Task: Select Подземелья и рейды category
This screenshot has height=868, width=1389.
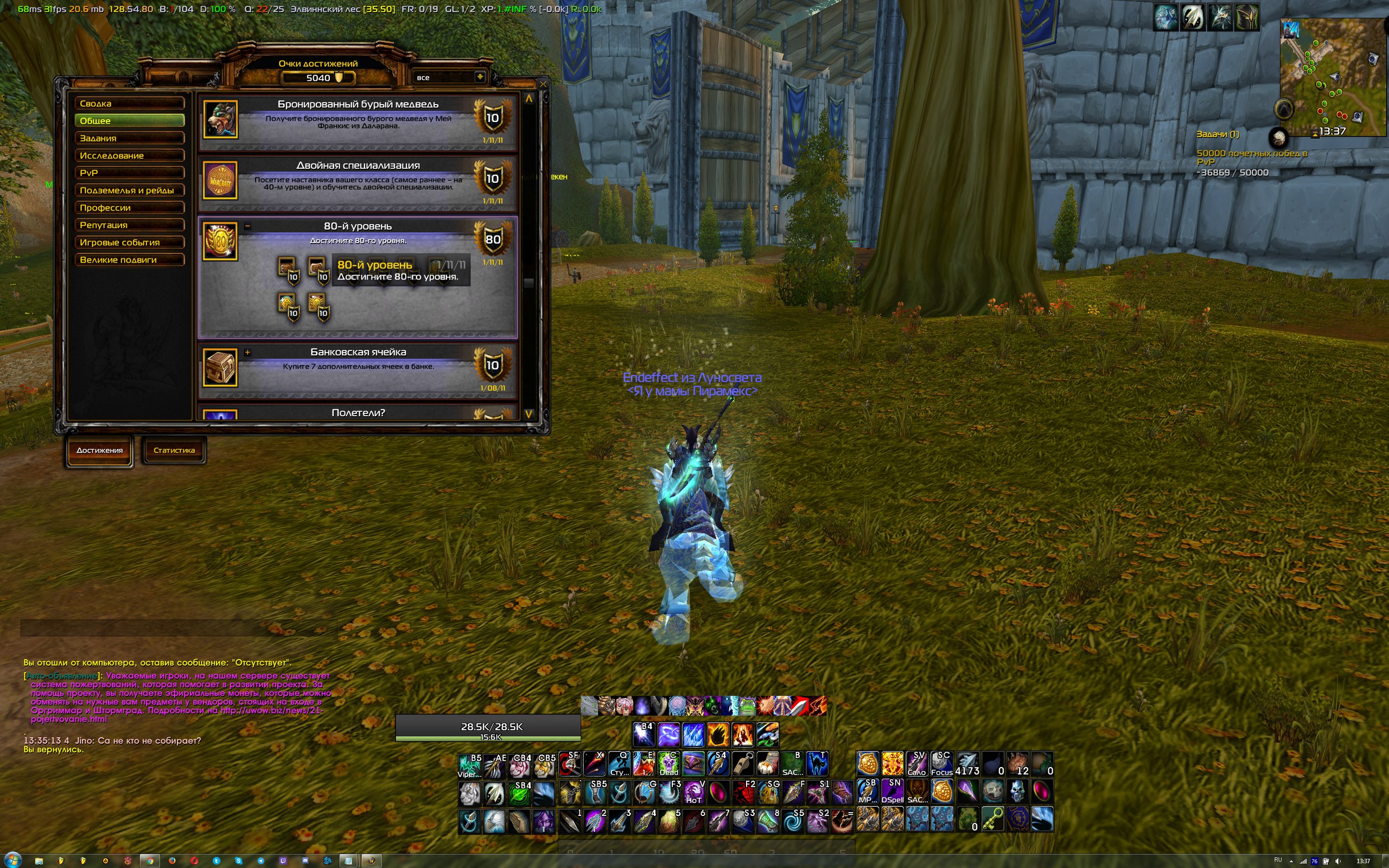Action: coord(129,190)
